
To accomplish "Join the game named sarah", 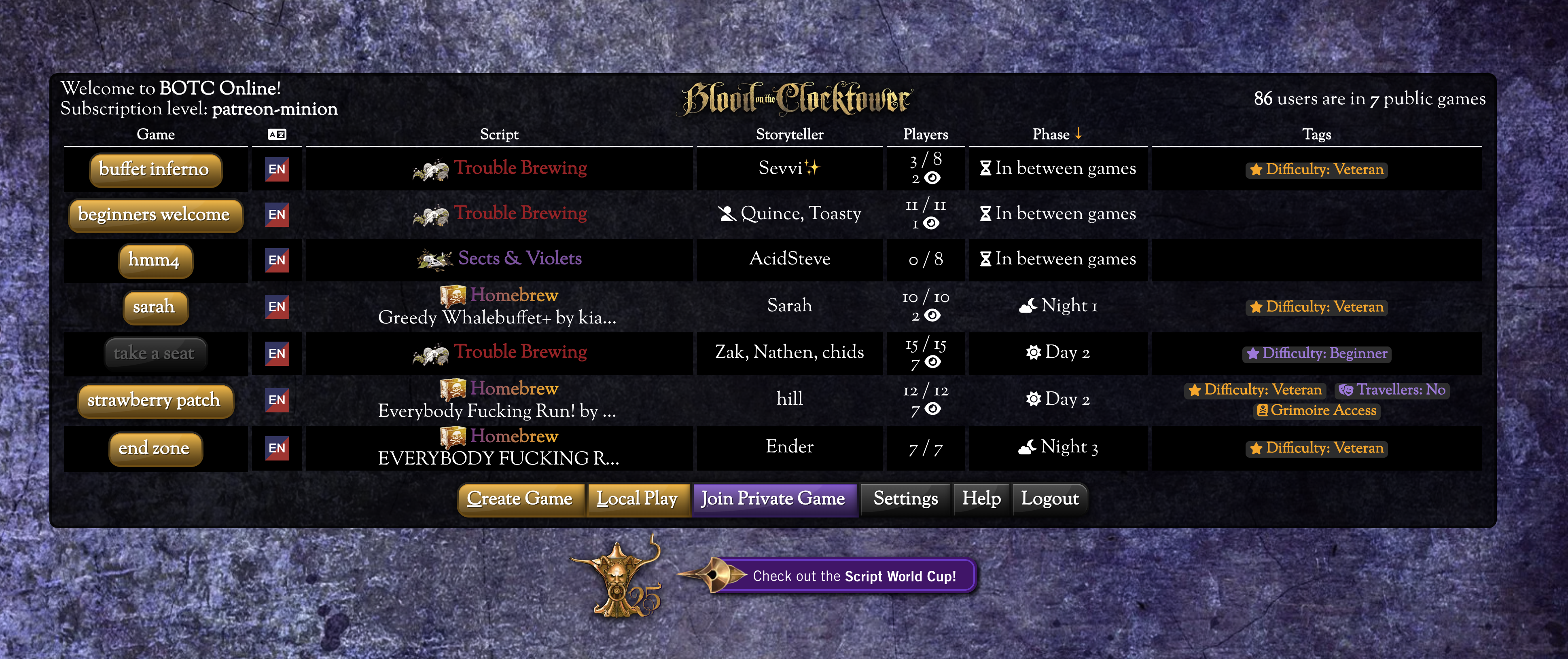I will click(x=155, y=307).
